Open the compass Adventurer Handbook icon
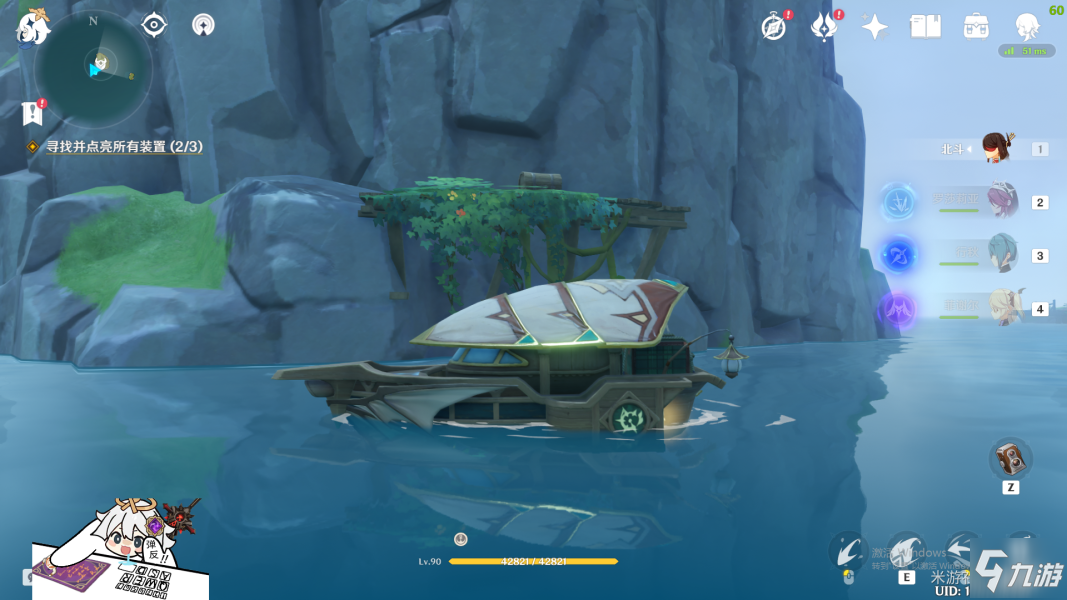Screen dimensions: 1067x600 tap(774, 27)
